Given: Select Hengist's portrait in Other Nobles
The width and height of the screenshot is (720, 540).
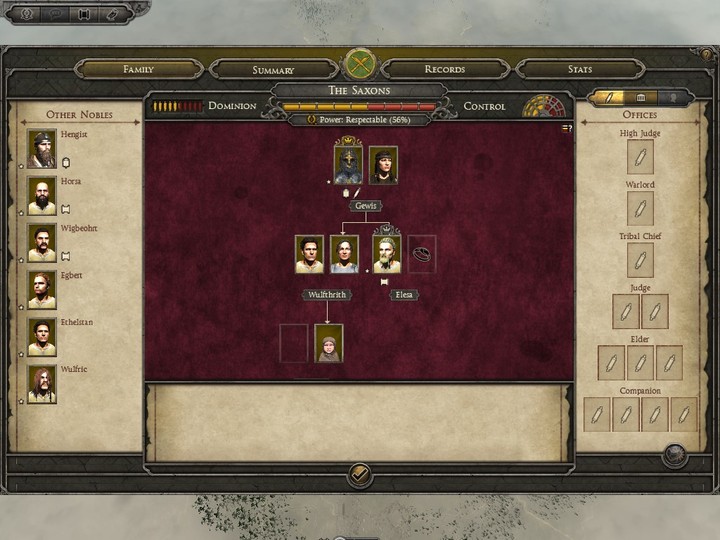Looking at the screenshot, I should pos(42,149).
